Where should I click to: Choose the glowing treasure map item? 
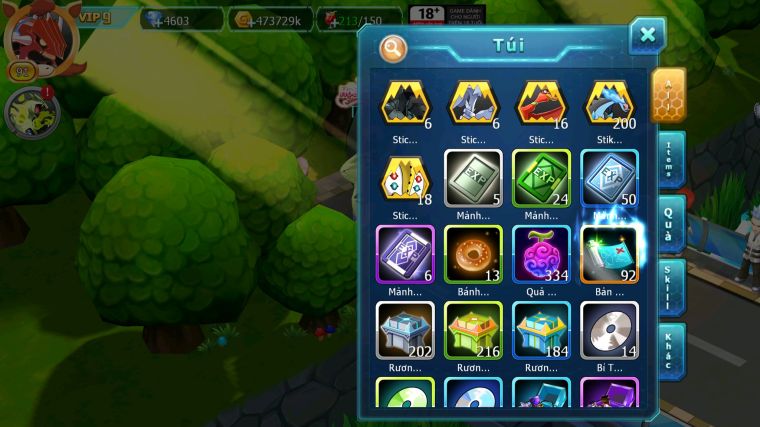pos(609,254)
